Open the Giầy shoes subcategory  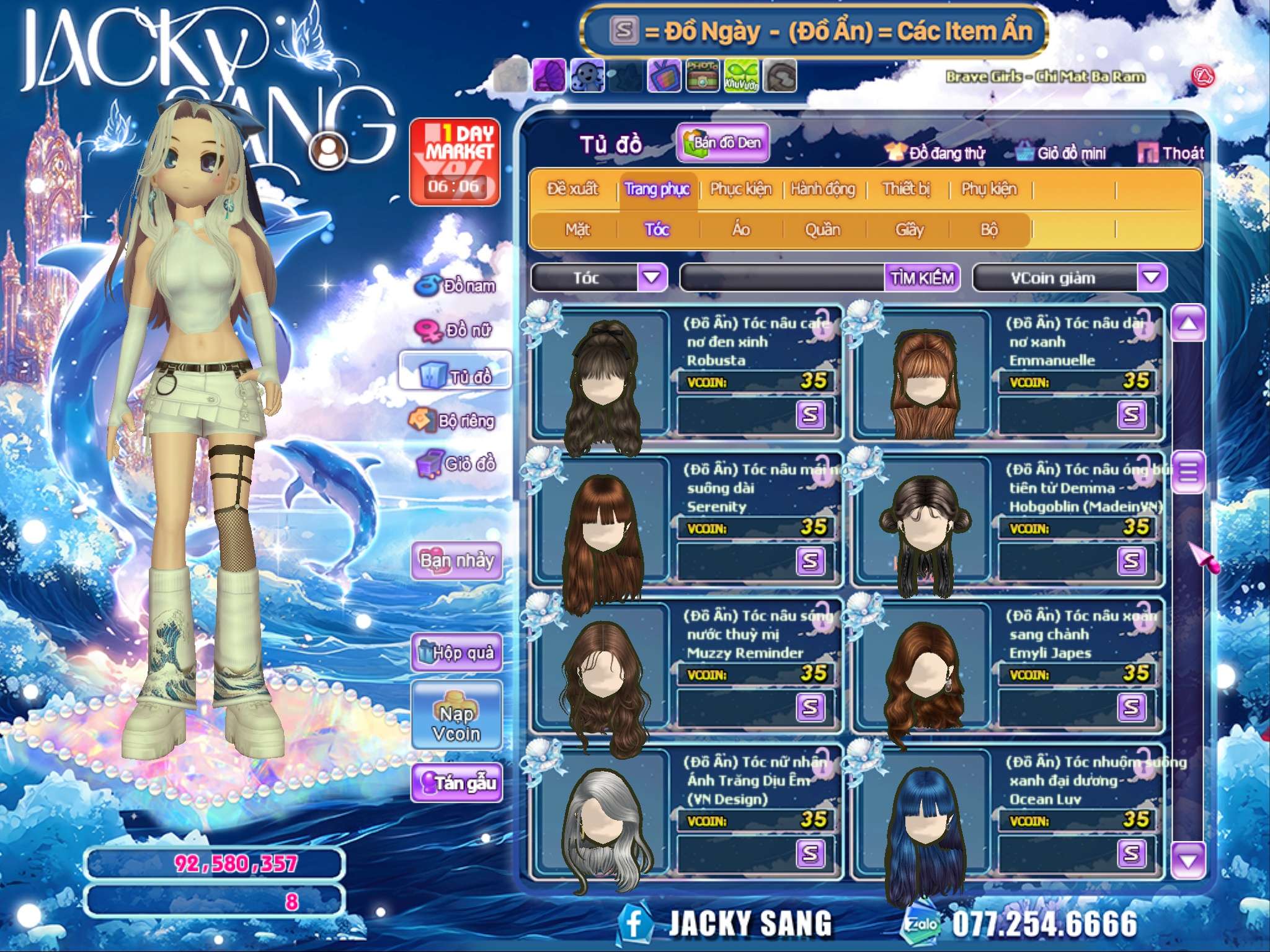[909, 230]
